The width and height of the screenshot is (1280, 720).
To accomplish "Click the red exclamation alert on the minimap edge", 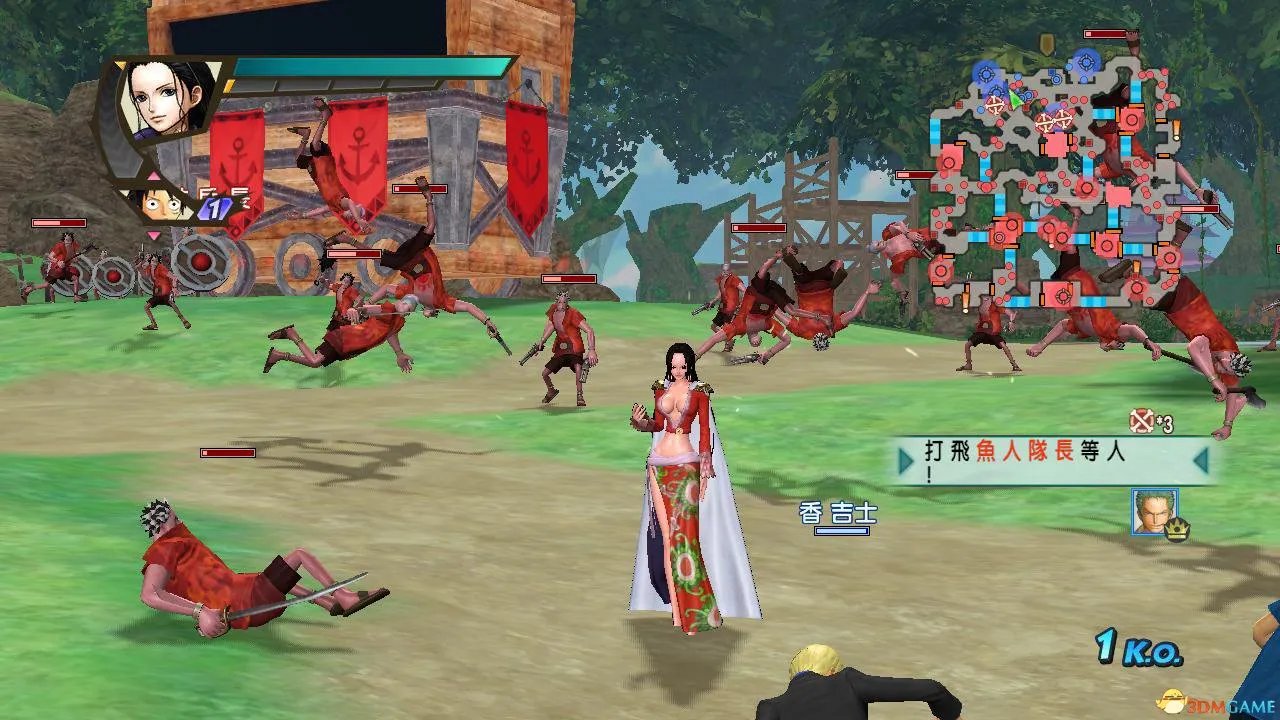I will [1176, 128].
